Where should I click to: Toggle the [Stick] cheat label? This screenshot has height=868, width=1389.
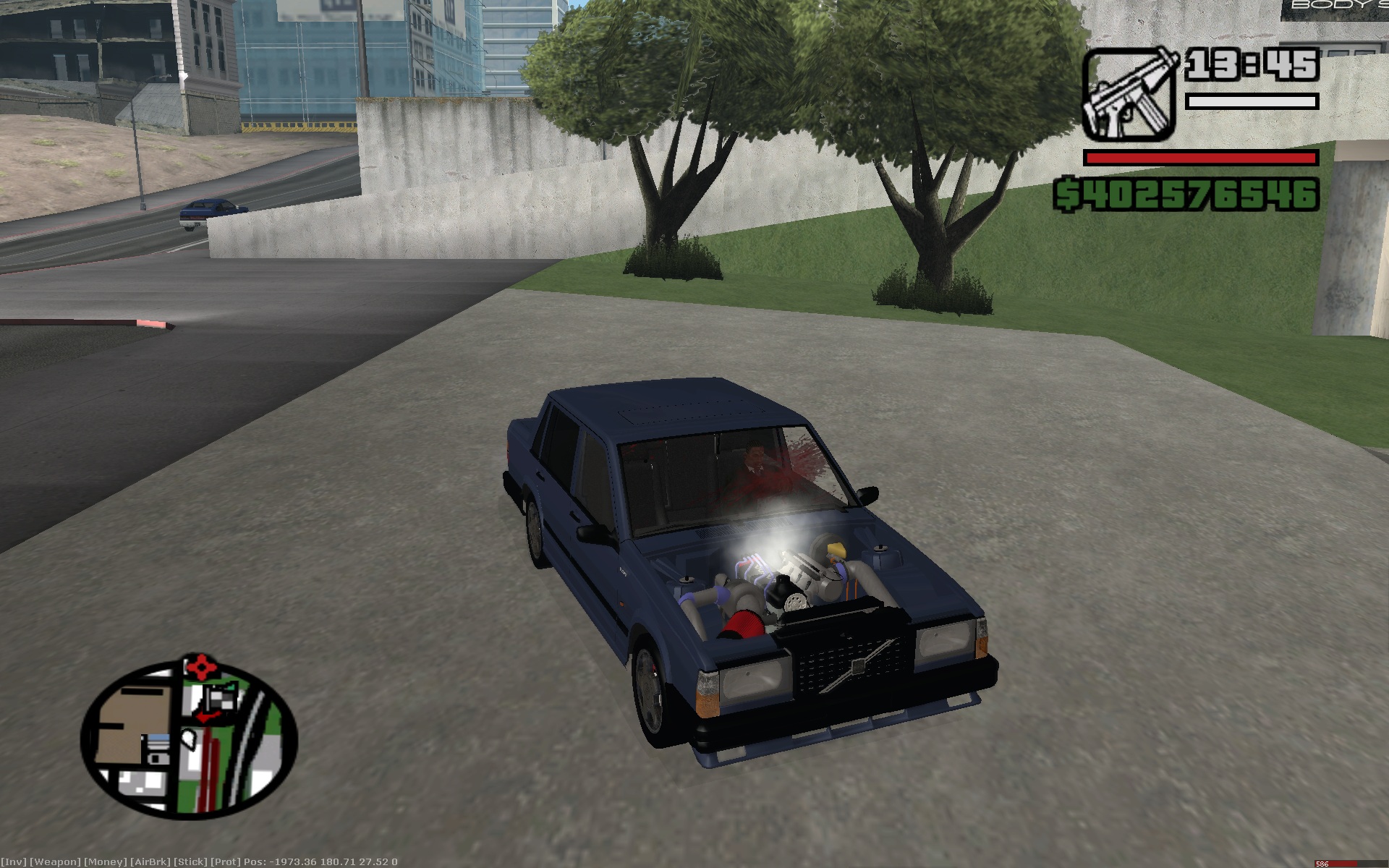click(190, 861)
